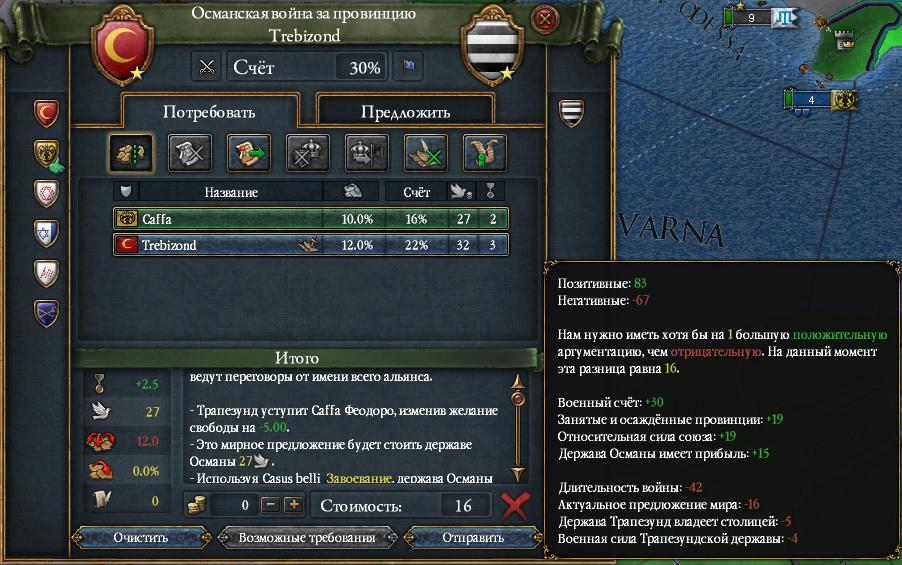This screenshot has height=565, width=902.
Task: Choose the crossed-out scroll demand icon
Action: [x=189, y=152]
